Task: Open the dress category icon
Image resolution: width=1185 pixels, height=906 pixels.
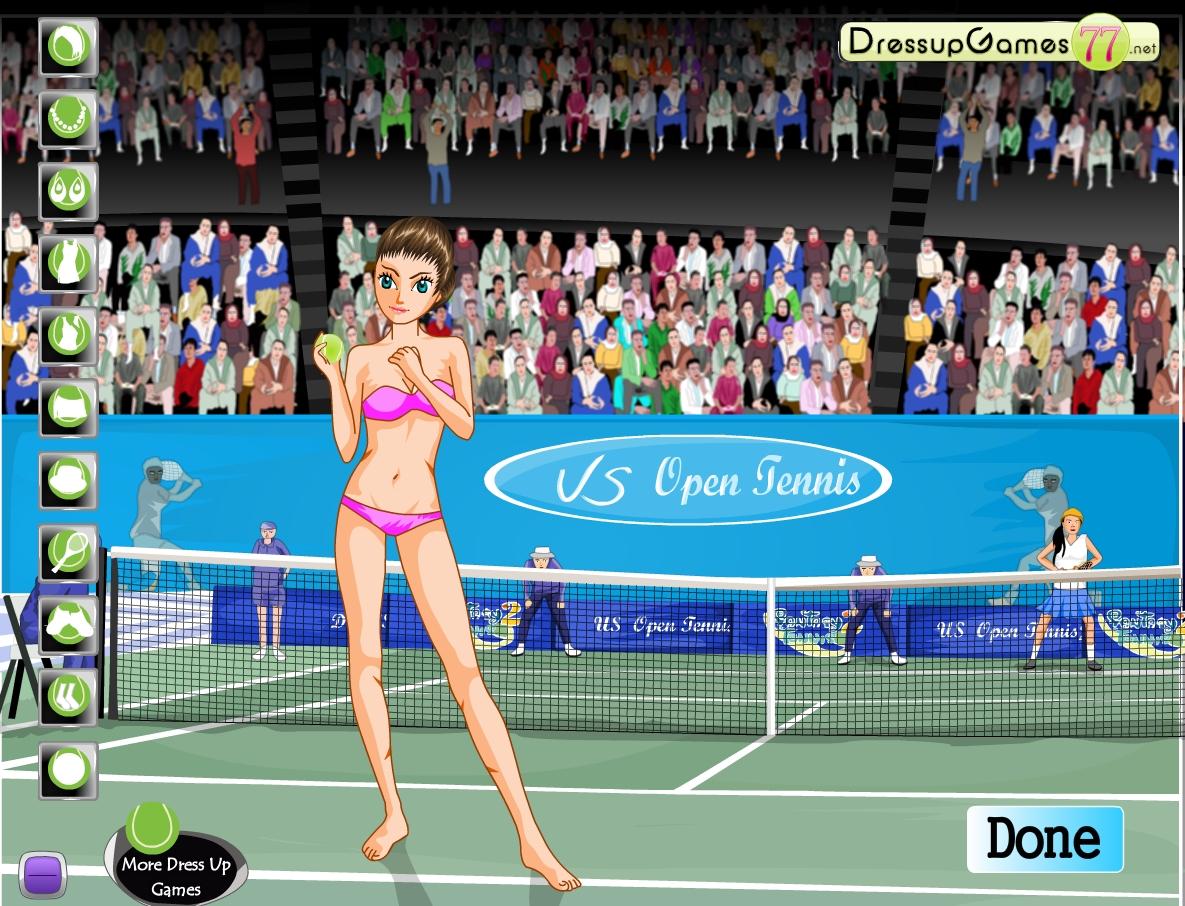Action: coord(68,263)
